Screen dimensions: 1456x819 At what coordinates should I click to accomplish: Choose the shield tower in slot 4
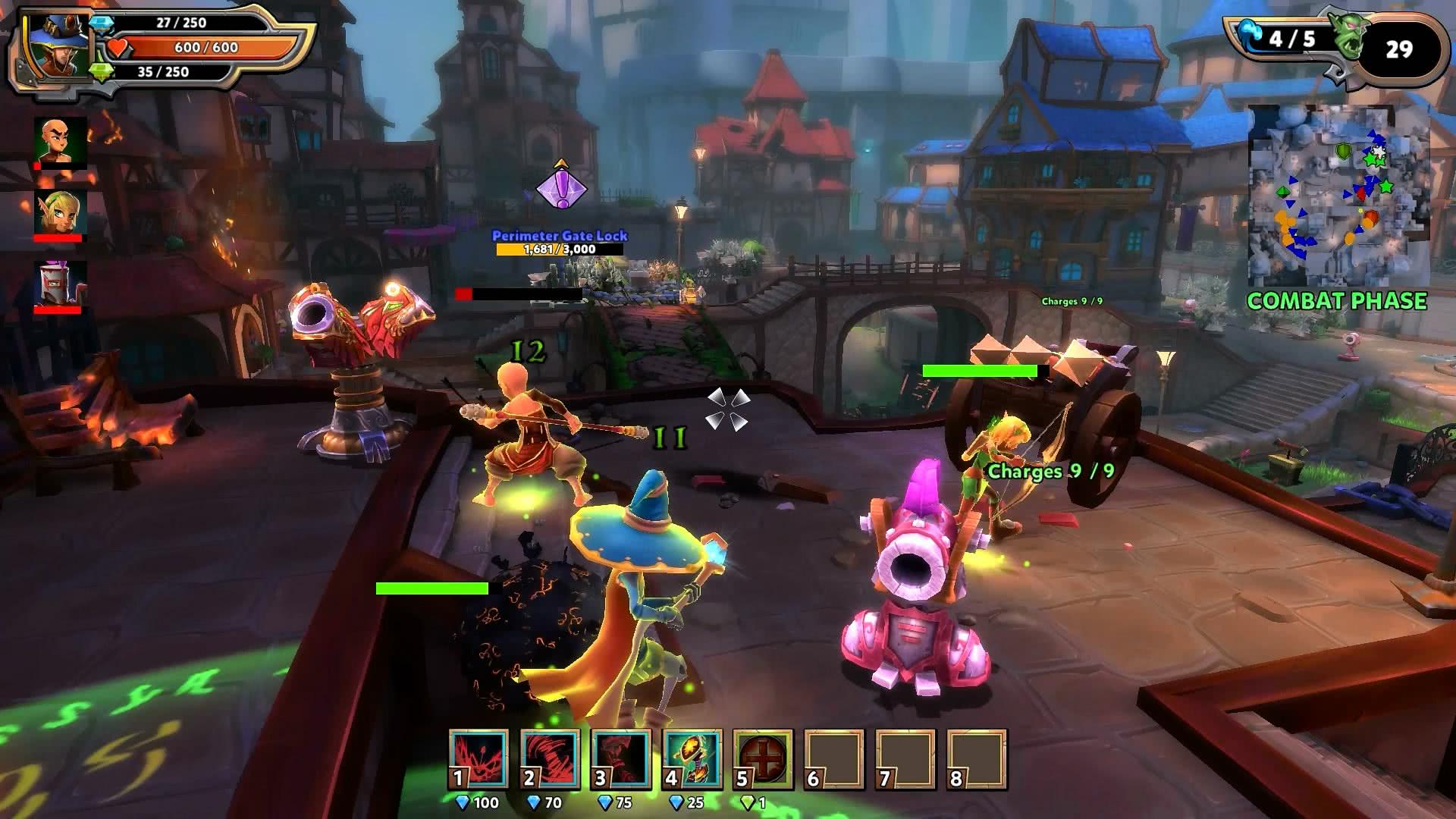coord(692,760)
